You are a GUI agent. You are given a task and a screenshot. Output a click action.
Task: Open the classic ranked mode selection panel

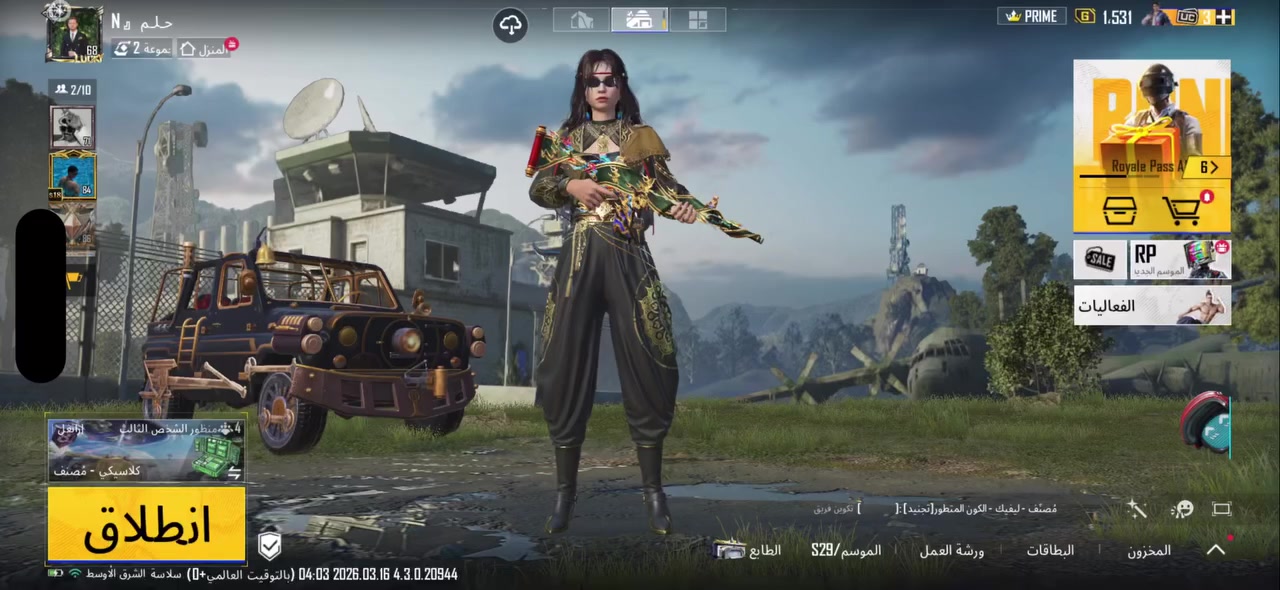click(146, 451)
